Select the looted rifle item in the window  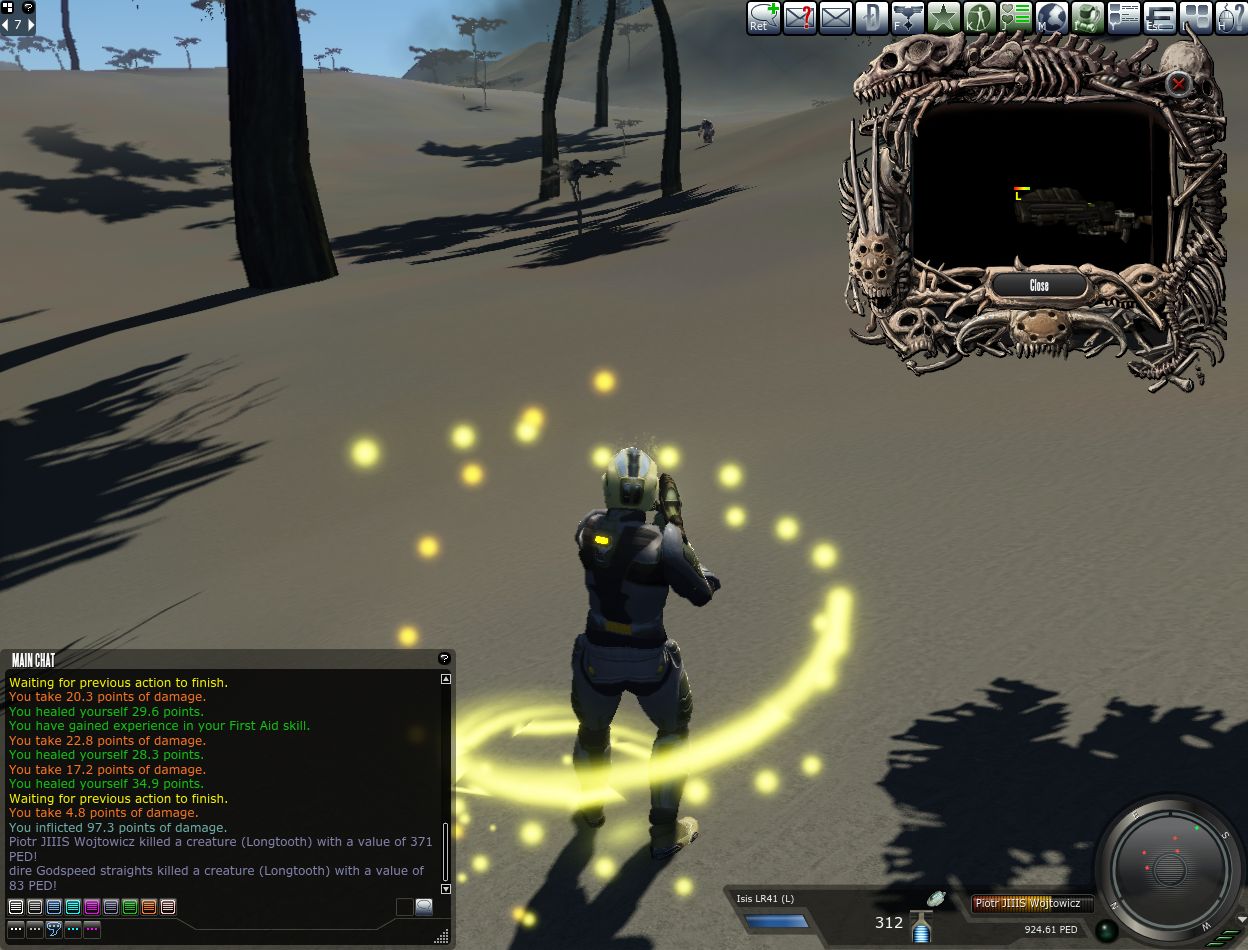pos(1078,209)
